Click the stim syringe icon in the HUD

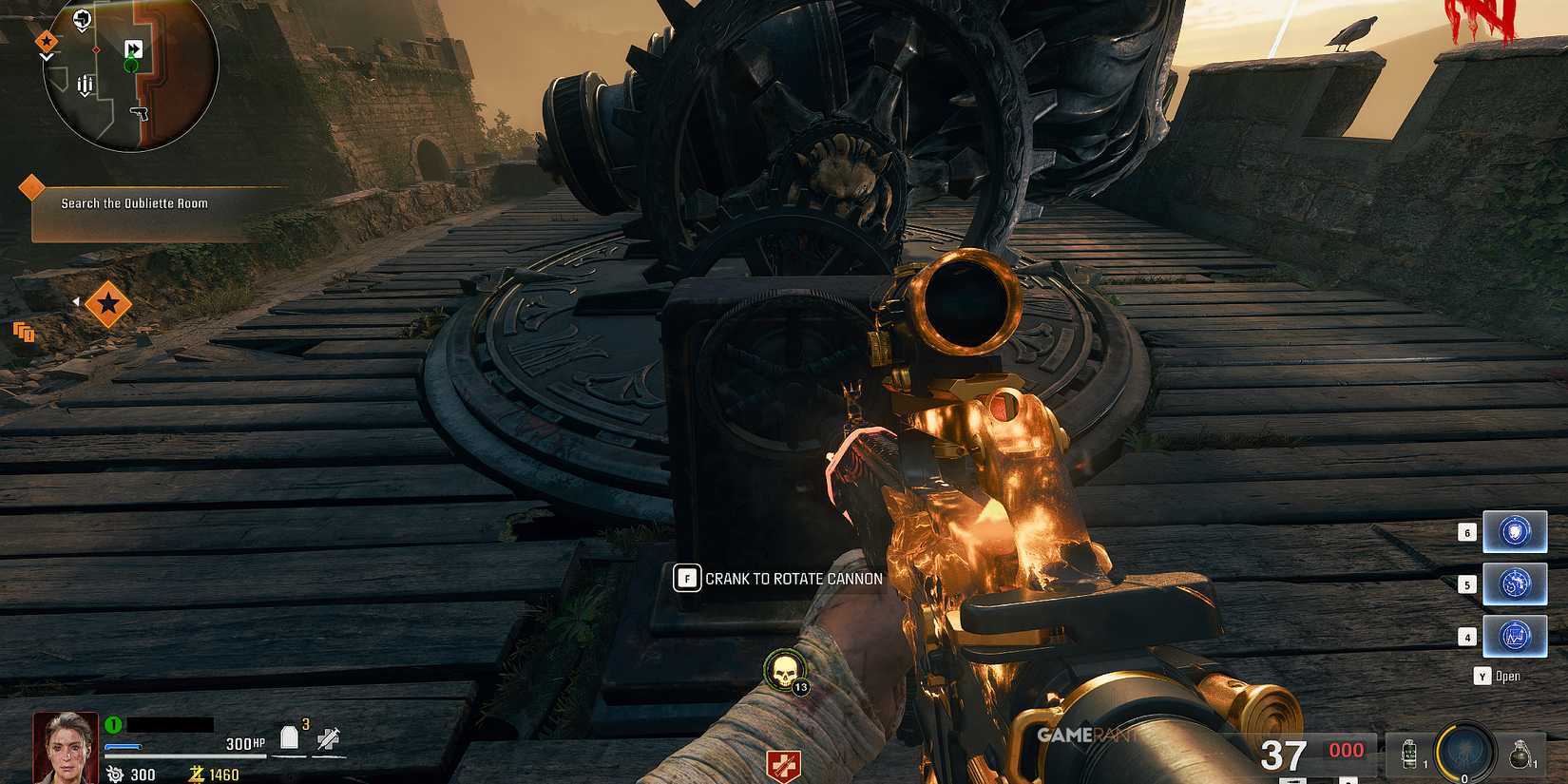[328, 736]
